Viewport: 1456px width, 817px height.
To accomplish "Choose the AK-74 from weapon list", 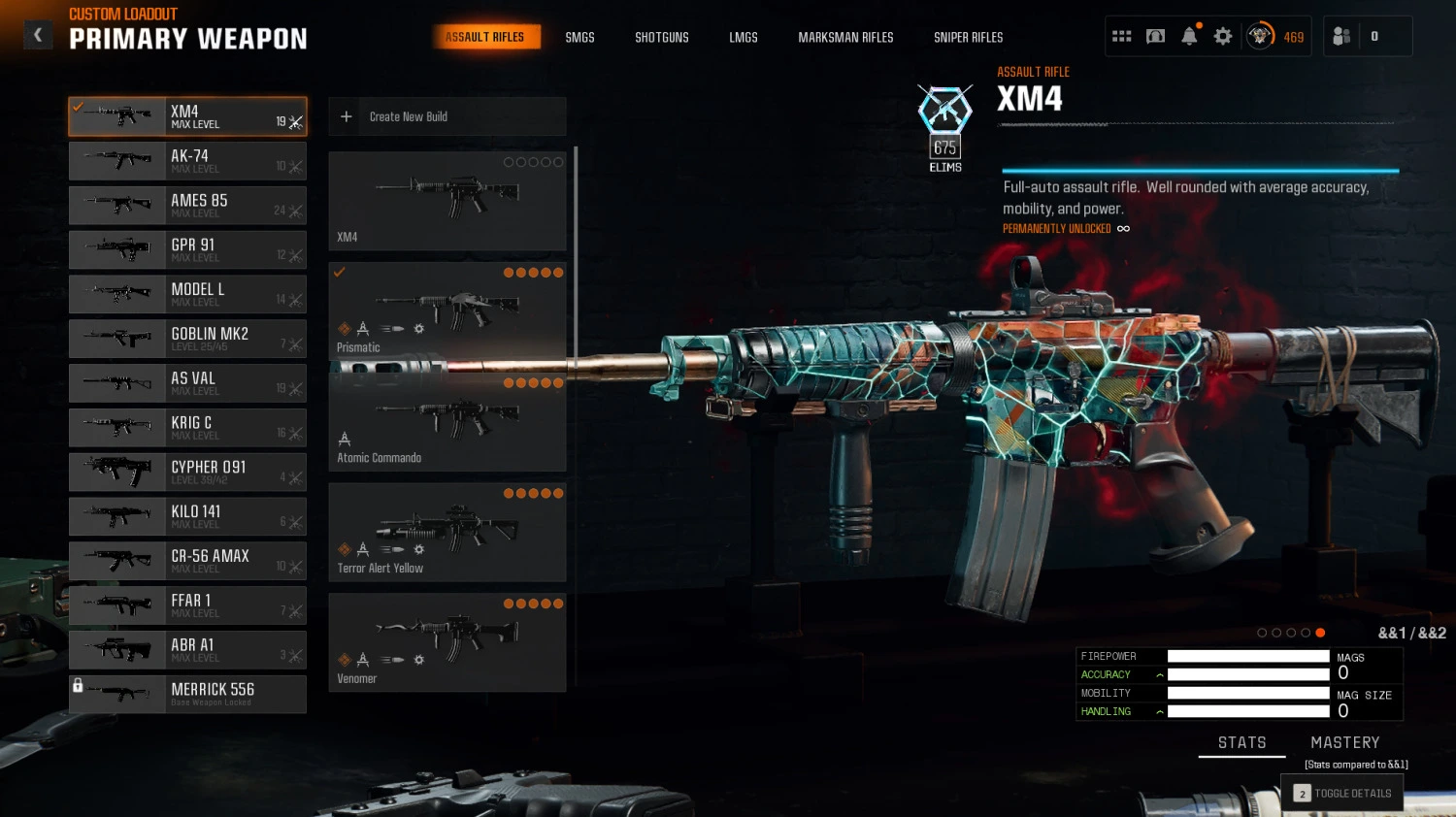I will [187, 161].
